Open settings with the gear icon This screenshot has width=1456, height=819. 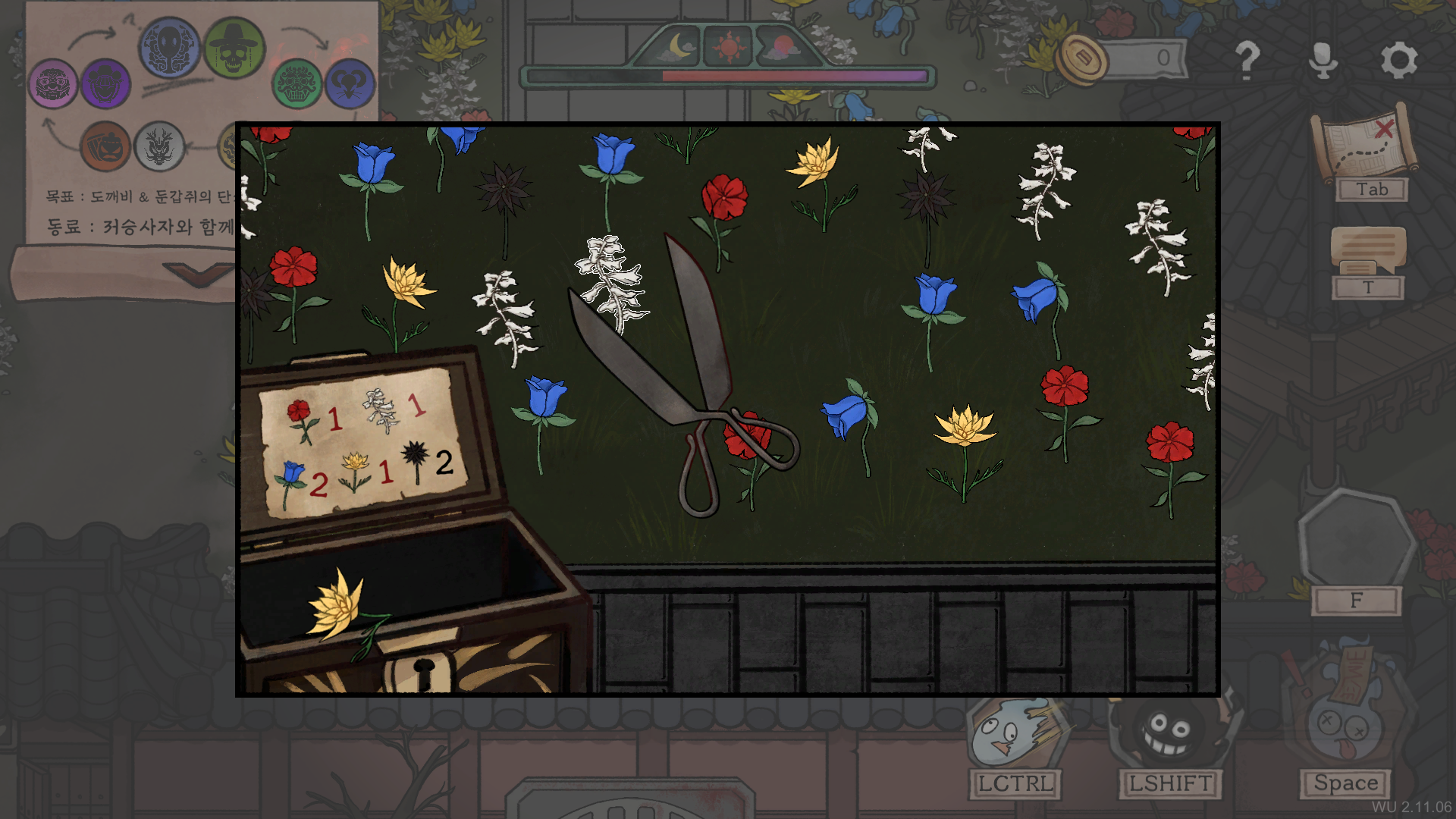click(x=1398, y=60)
